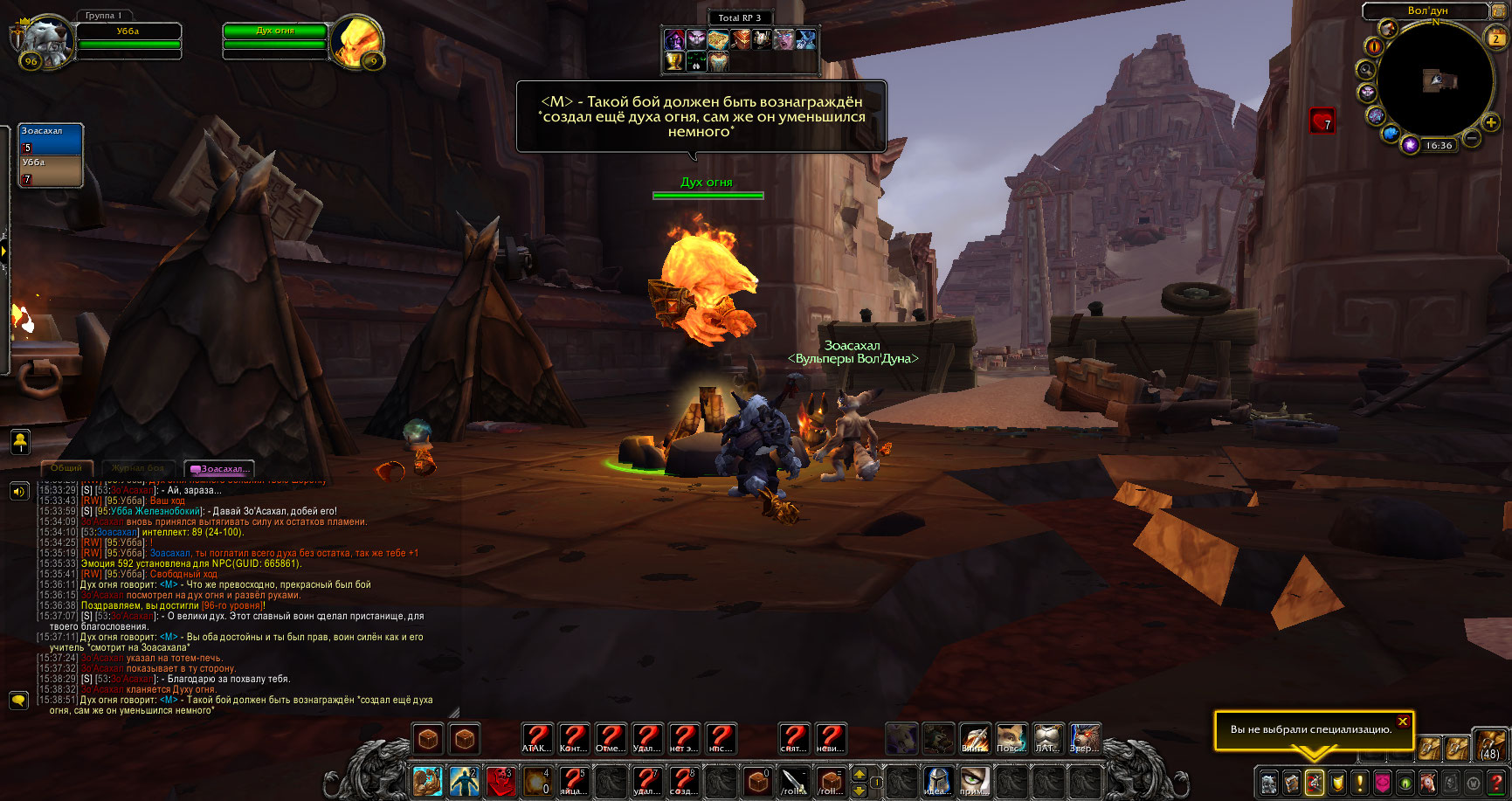
Task: Zoom in the minimap
Action: pos(1491,123)
